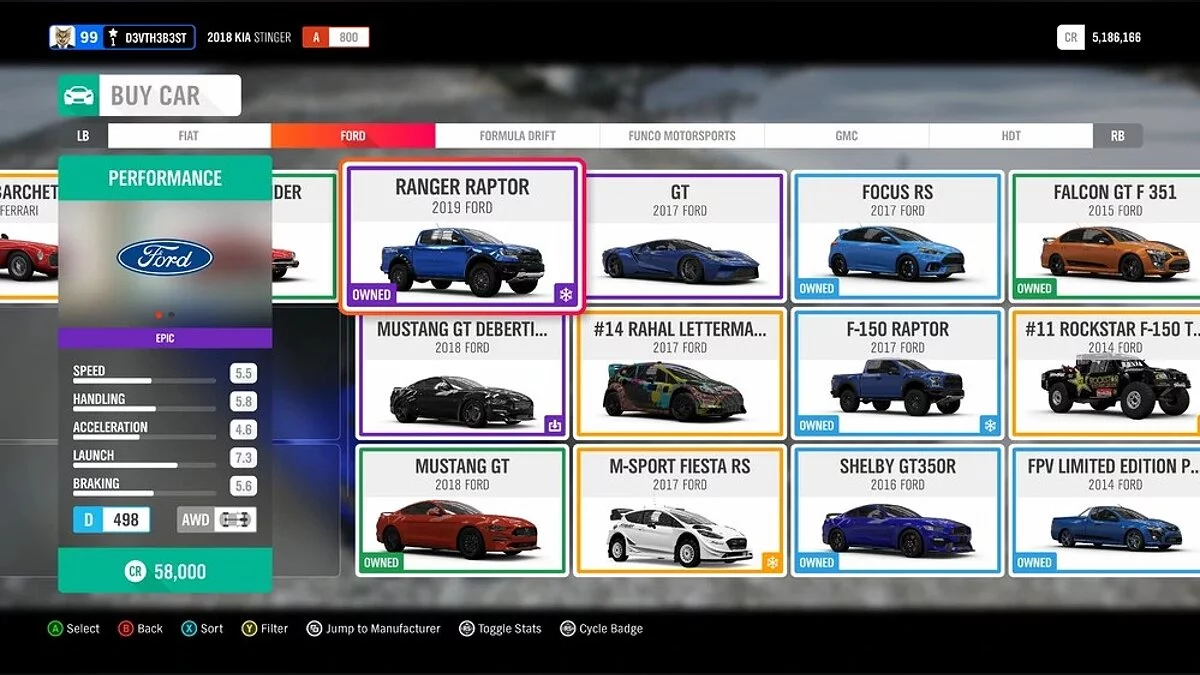Select the #14 Rahal Letterman car tile
The image size is (1200, 675).
tap(680, 374)
